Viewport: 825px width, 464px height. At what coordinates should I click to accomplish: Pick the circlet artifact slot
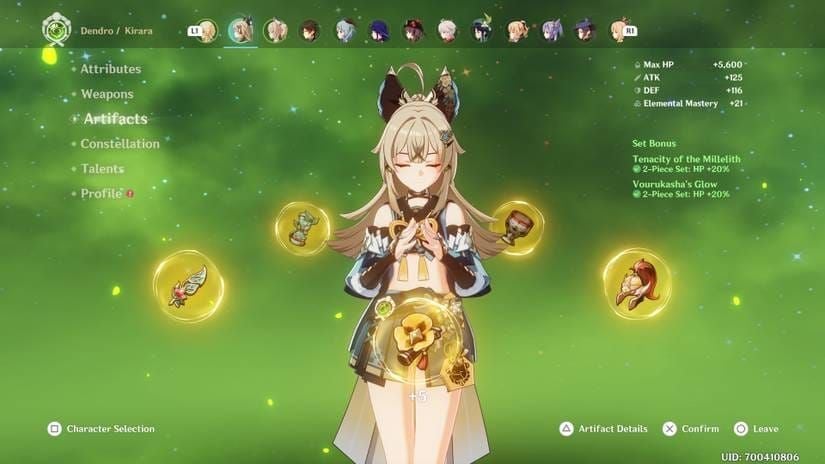click(637, 283)
